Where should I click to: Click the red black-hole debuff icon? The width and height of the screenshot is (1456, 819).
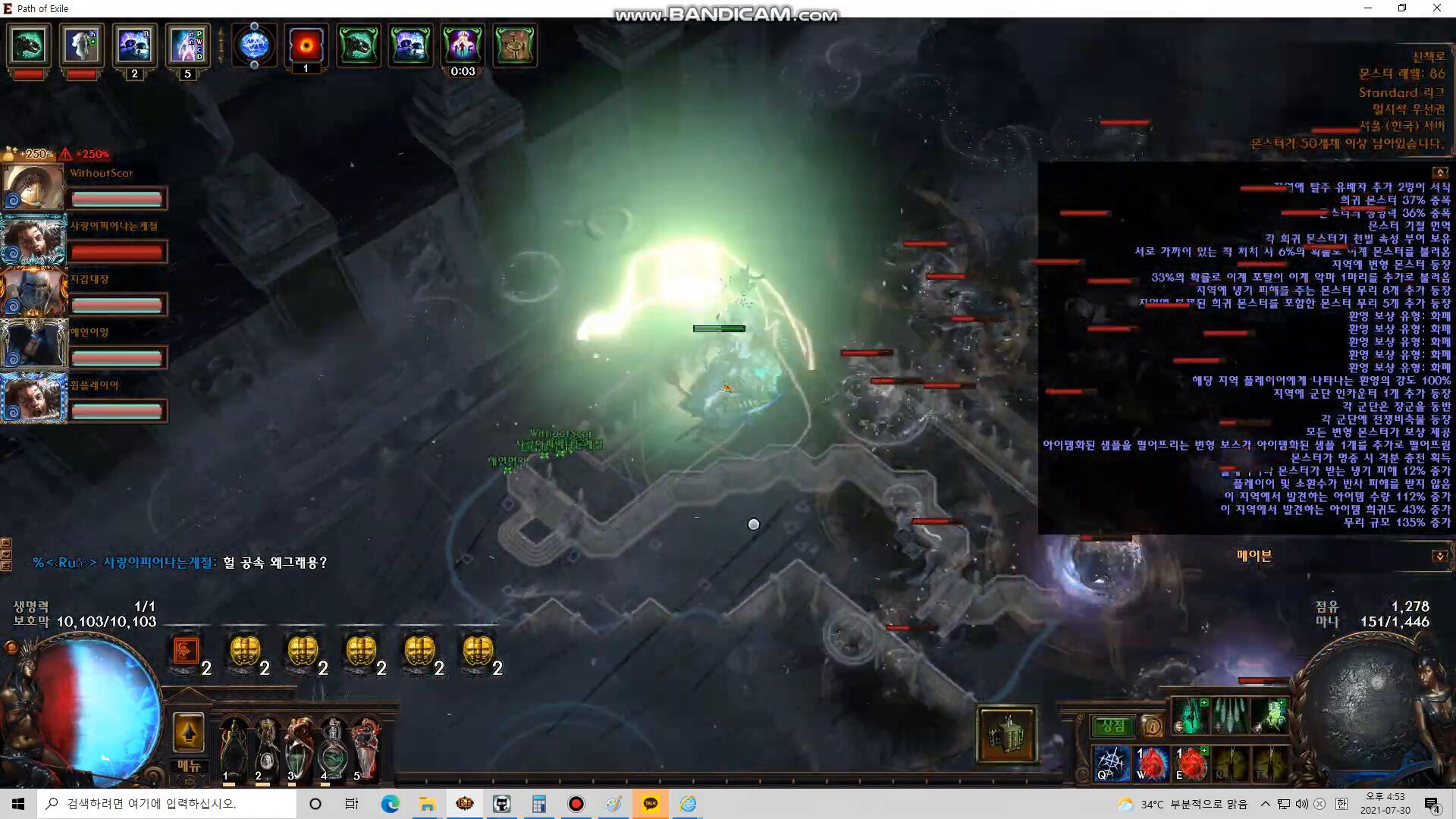point(306,46)
